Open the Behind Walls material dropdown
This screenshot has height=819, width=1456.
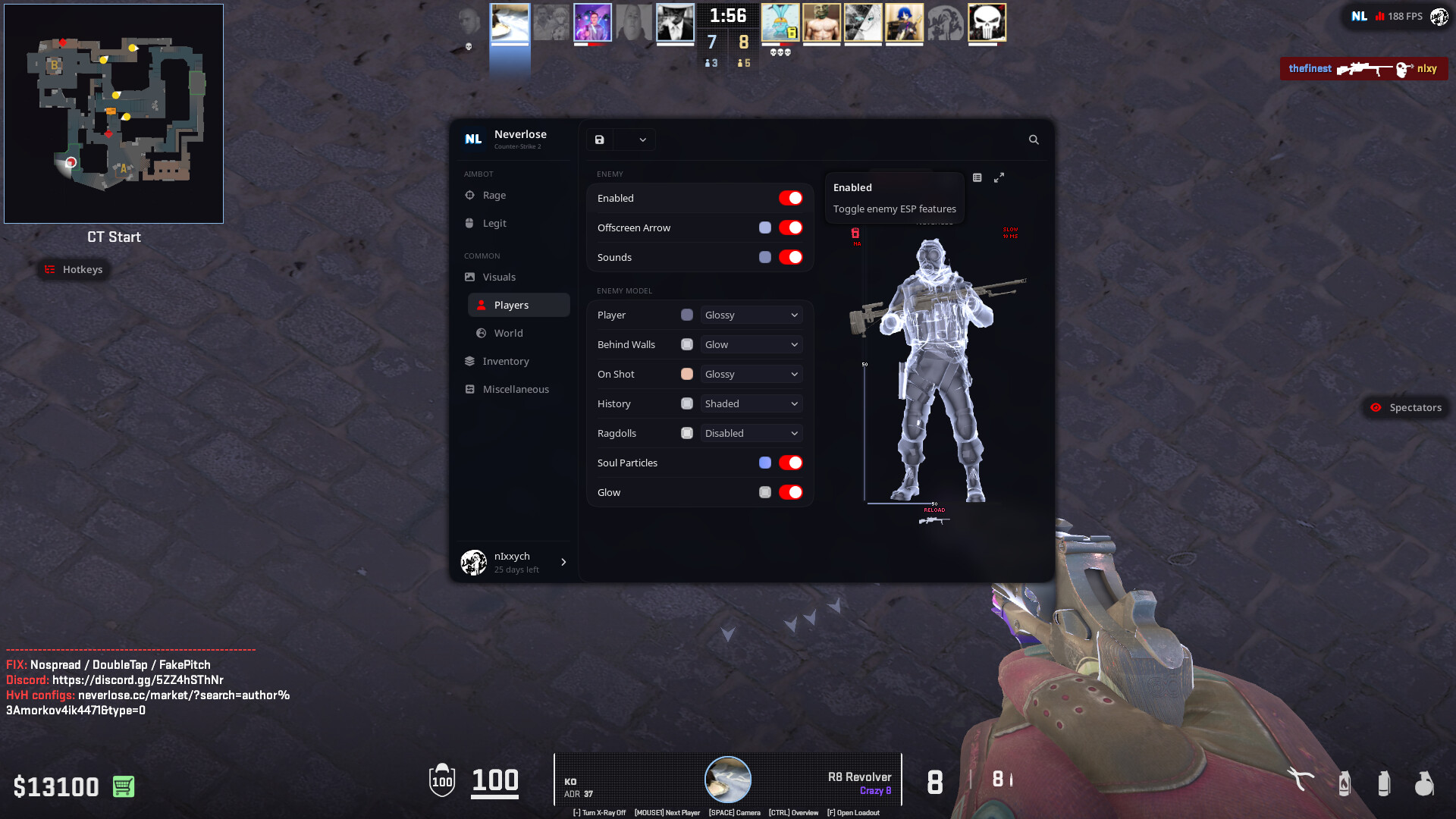(x=751, y=344)
